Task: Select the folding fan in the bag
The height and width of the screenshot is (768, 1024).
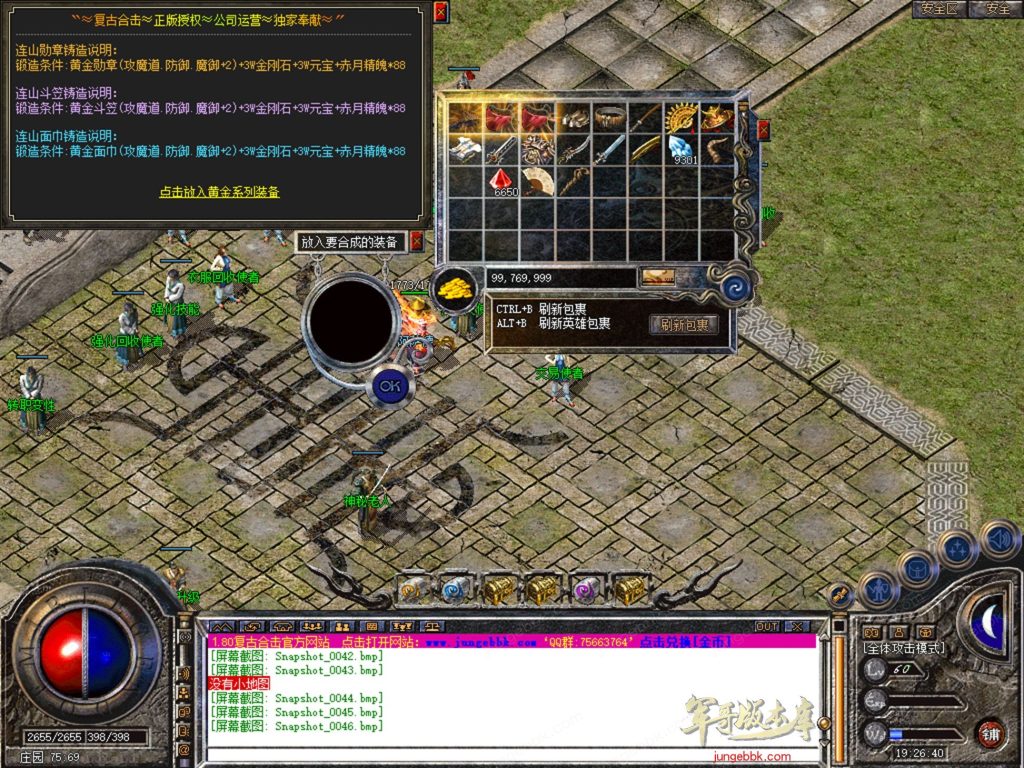Action: (538, 180)
